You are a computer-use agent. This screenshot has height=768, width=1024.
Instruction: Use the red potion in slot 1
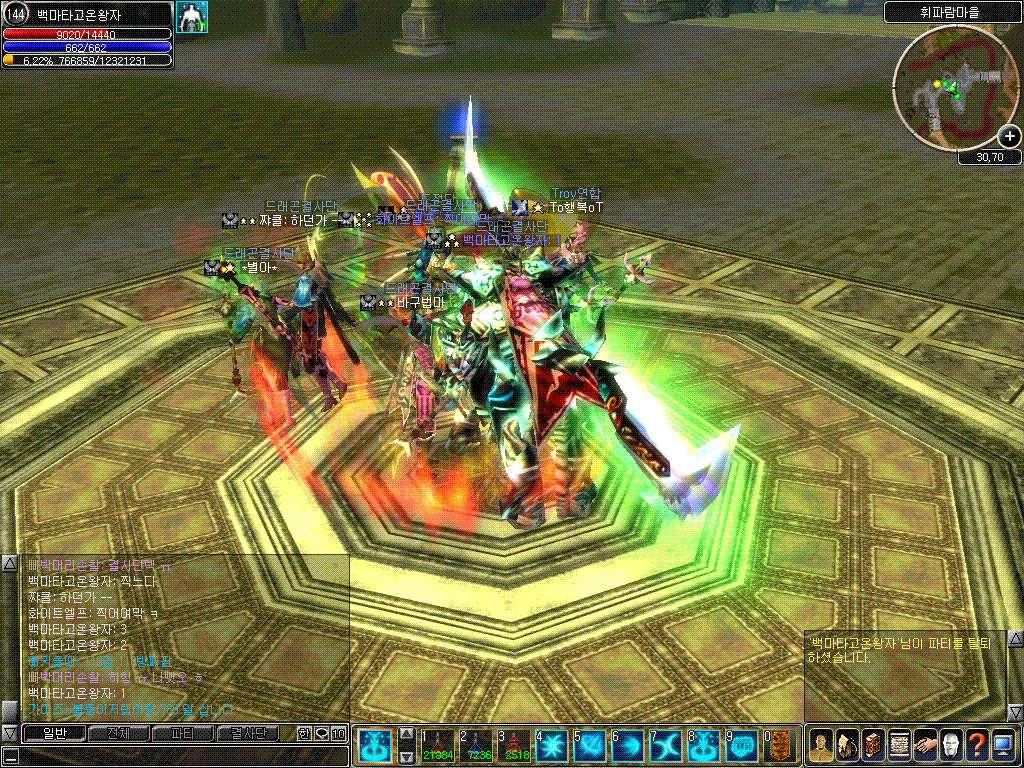[438, 744]
